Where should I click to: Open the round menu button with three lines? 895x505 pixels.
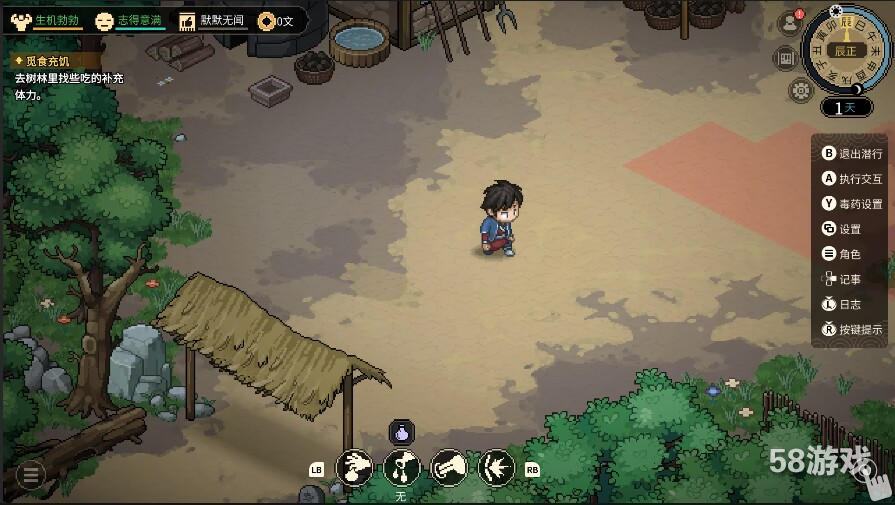click(x=30, y=475)
